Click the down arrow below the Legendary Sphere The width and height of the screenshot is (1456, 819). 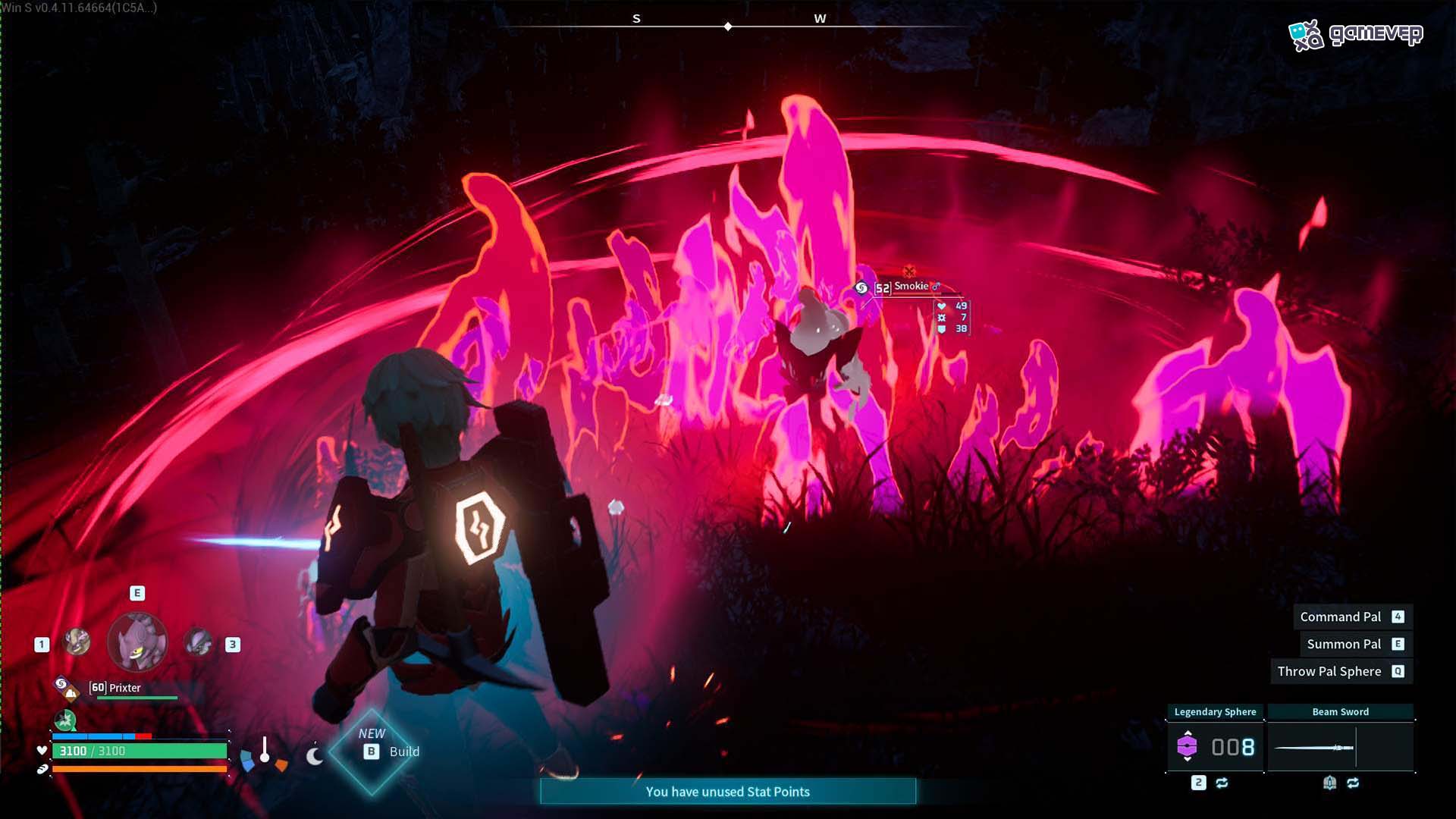click(x=1188, y=760)
